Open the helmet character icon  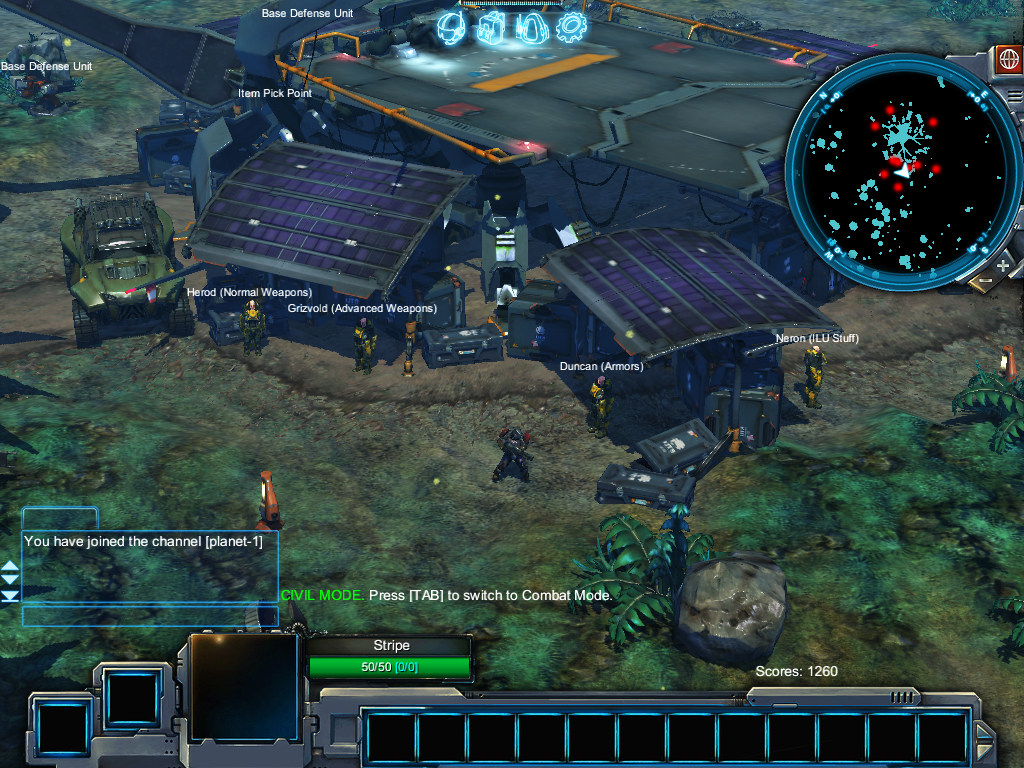tap(452, 27)
